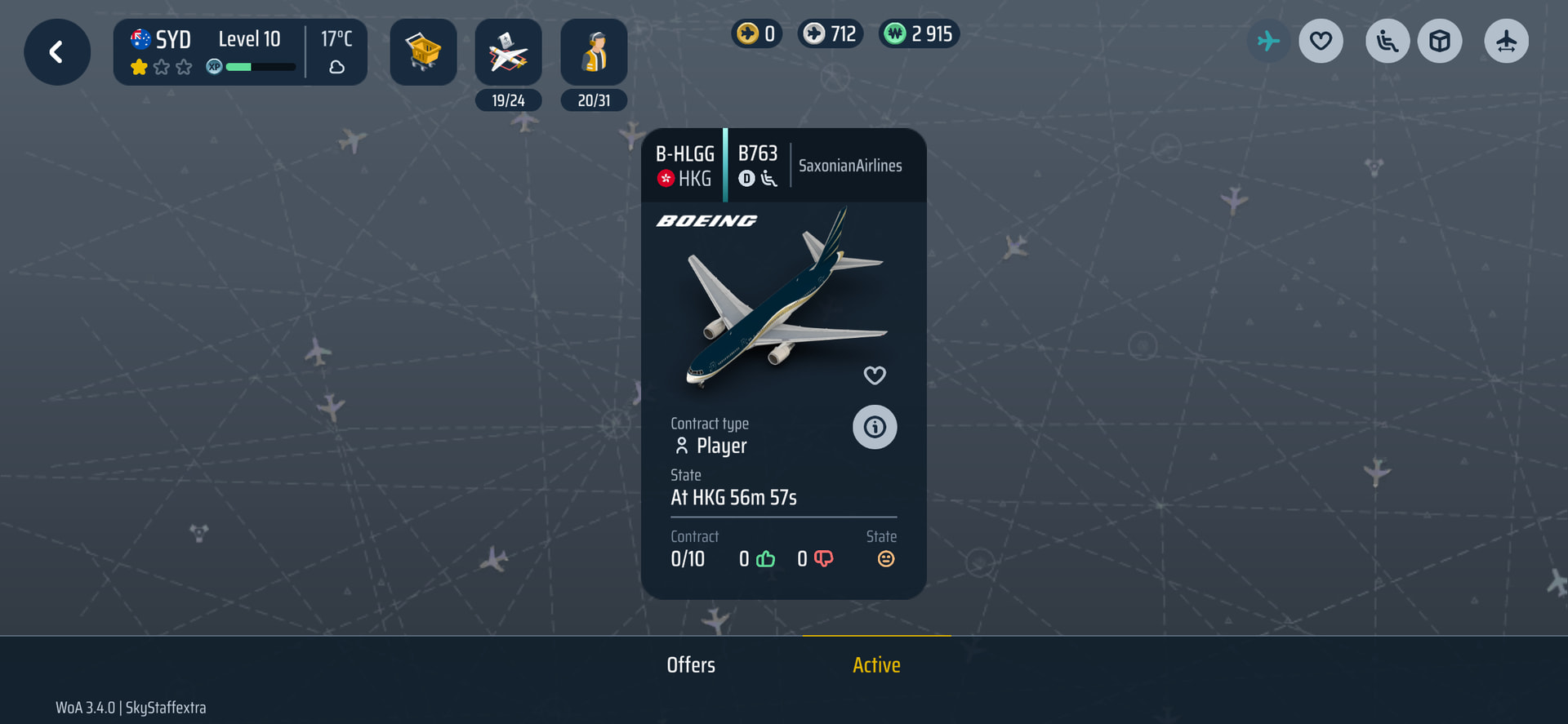Switch to the Active tab
This screenshot has width=1568, height=724.
876,665
